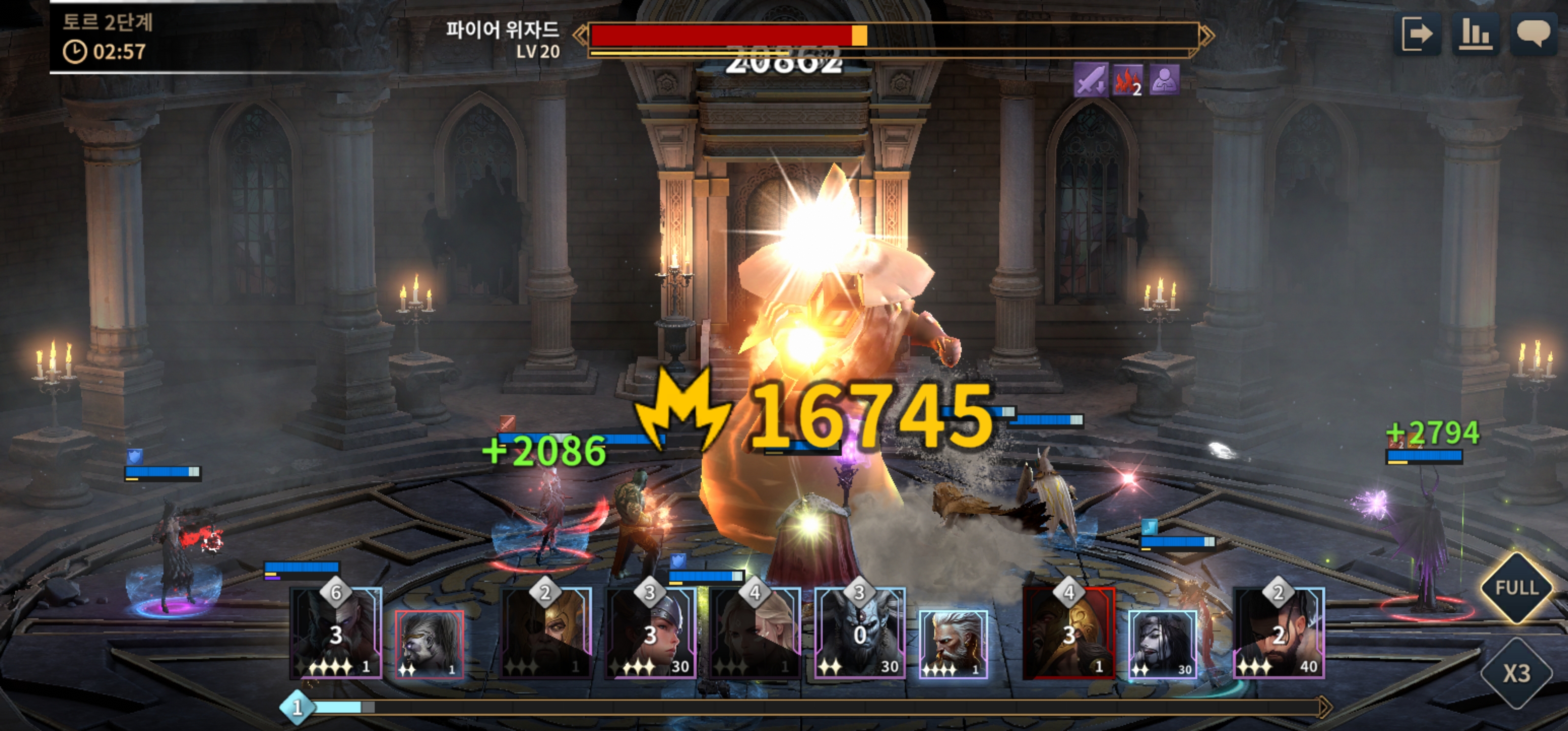Inspect the red flame burn debuff icon
1568x731 pixels.
tap(1127, 80)
